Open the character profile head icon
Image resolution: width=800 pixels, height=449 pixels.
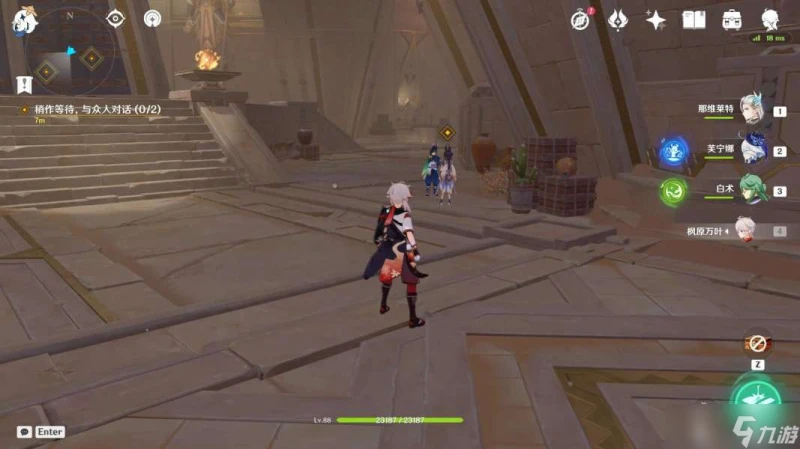770,19
